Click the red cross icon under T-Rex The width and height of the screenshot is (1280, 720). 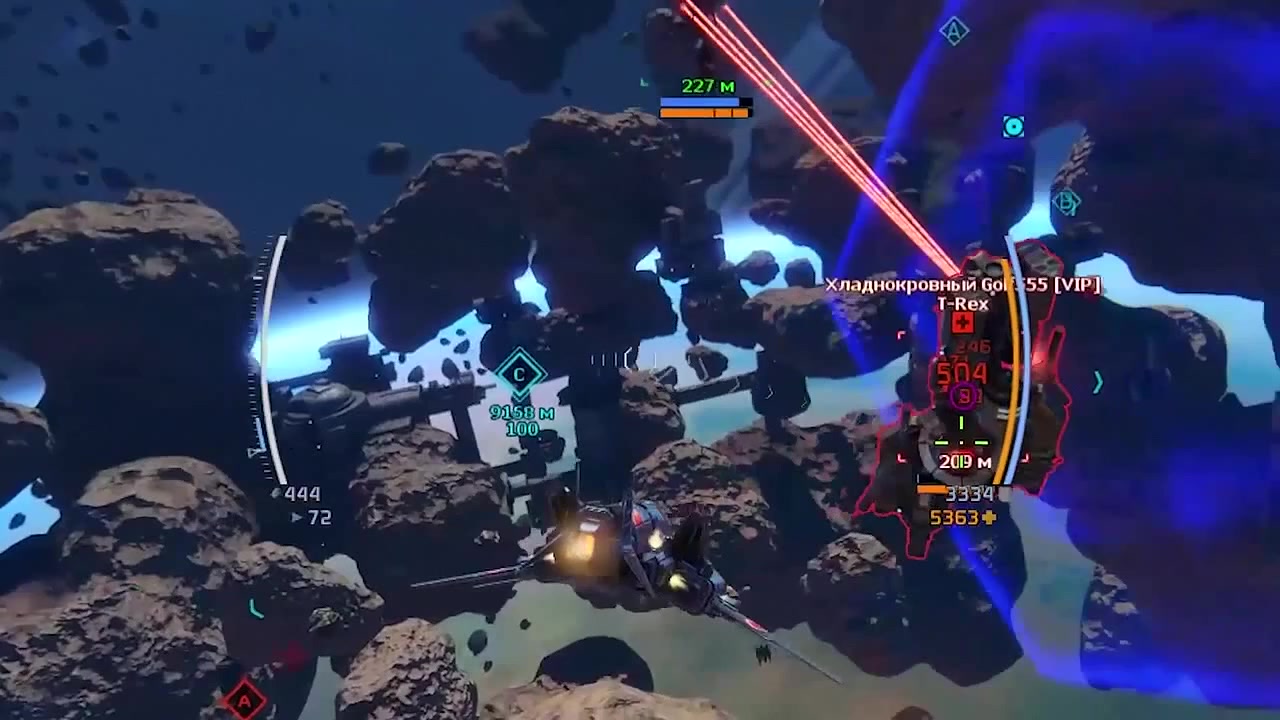pos(962,323)
